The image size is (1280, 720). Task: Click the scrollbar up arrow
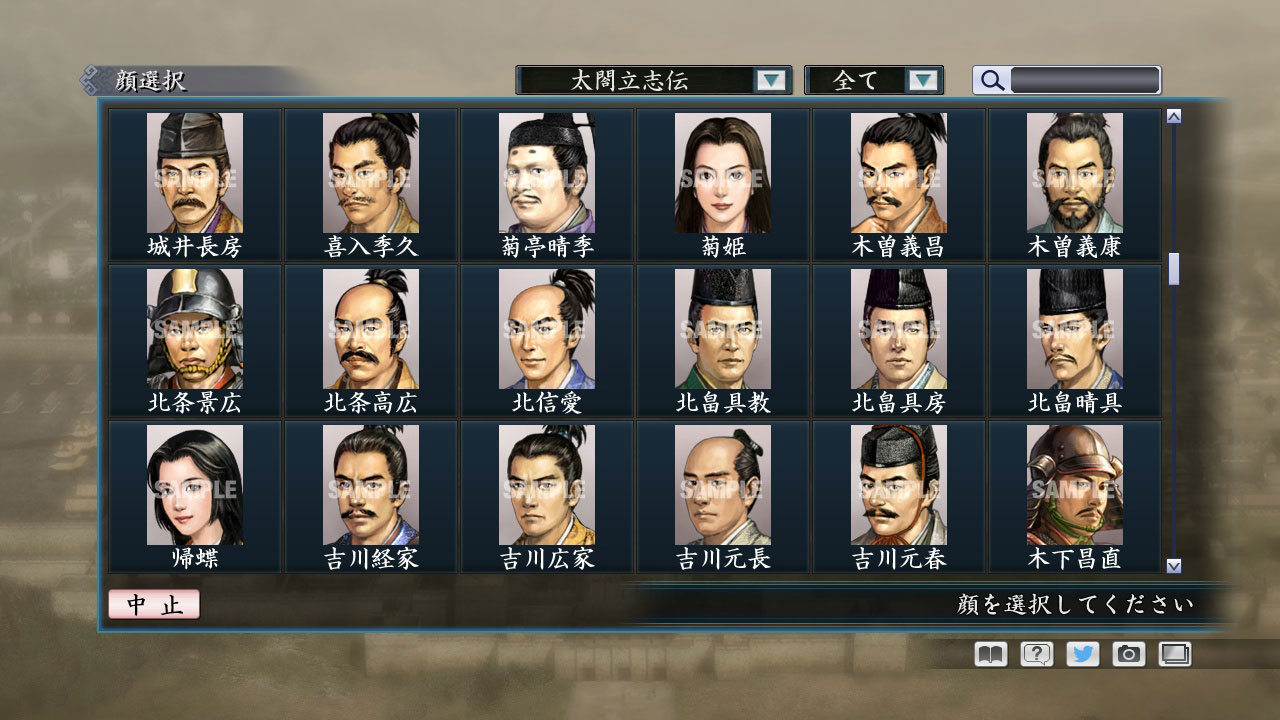[x=1172, y=114]
